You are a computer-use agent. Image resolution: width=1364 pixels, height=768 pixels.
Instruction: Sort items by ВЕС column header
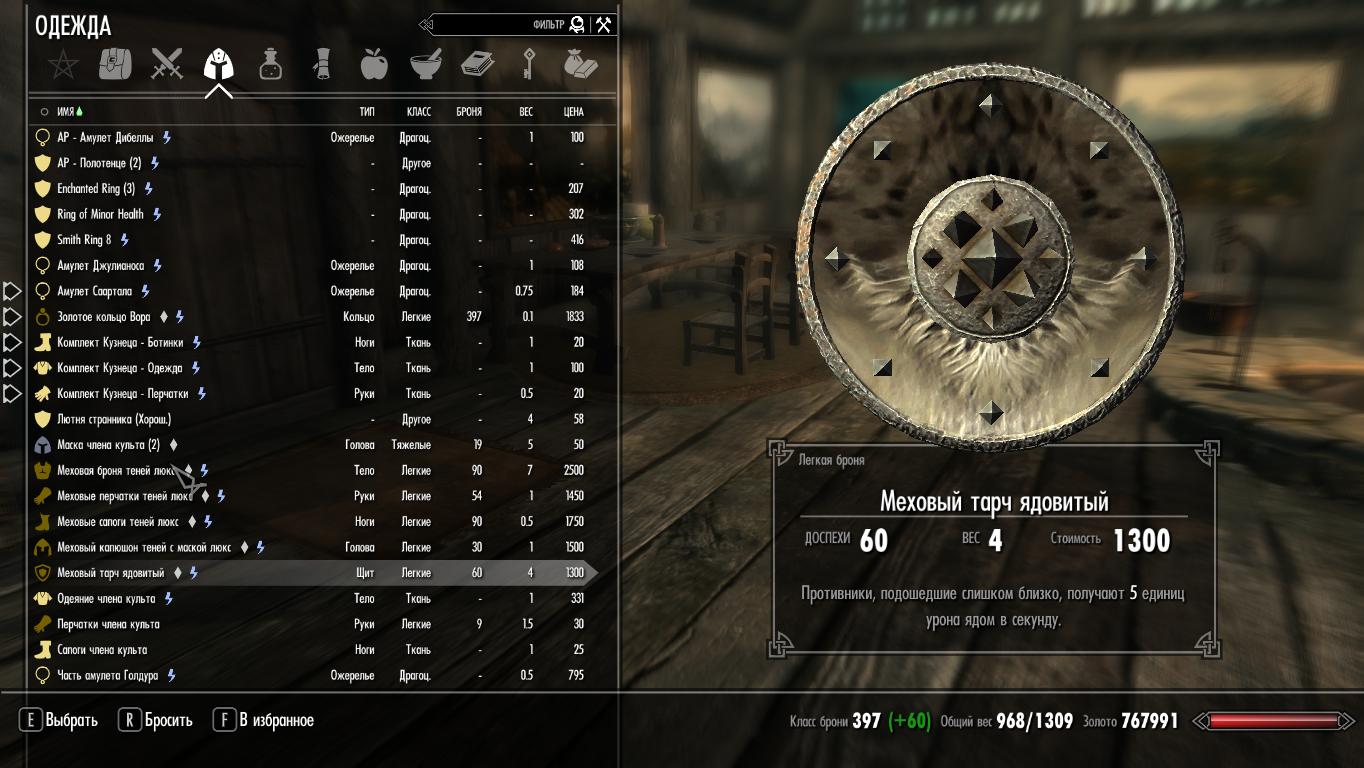tap(526, 112)
